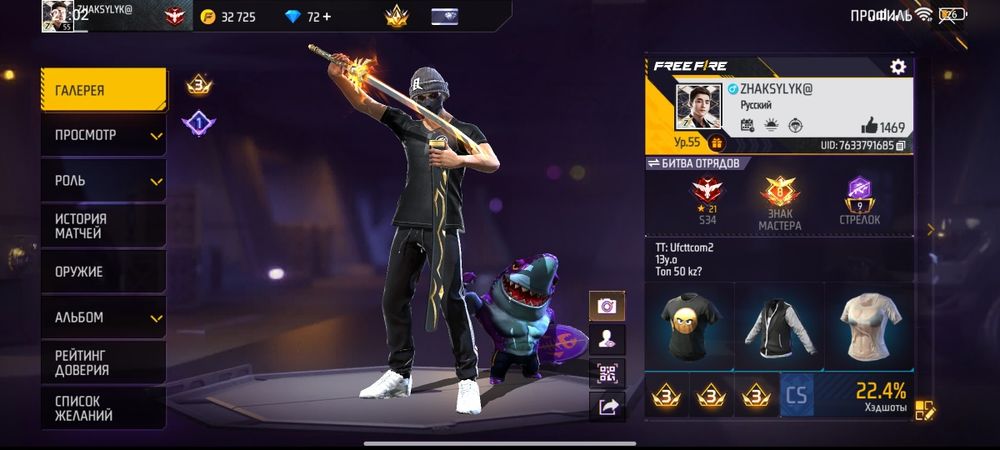Image resolution: width=1000 pixels, height=450 pixels.
Task: Open profile settings gear icon
Action: pyautogui.click(x=897, y=67)
